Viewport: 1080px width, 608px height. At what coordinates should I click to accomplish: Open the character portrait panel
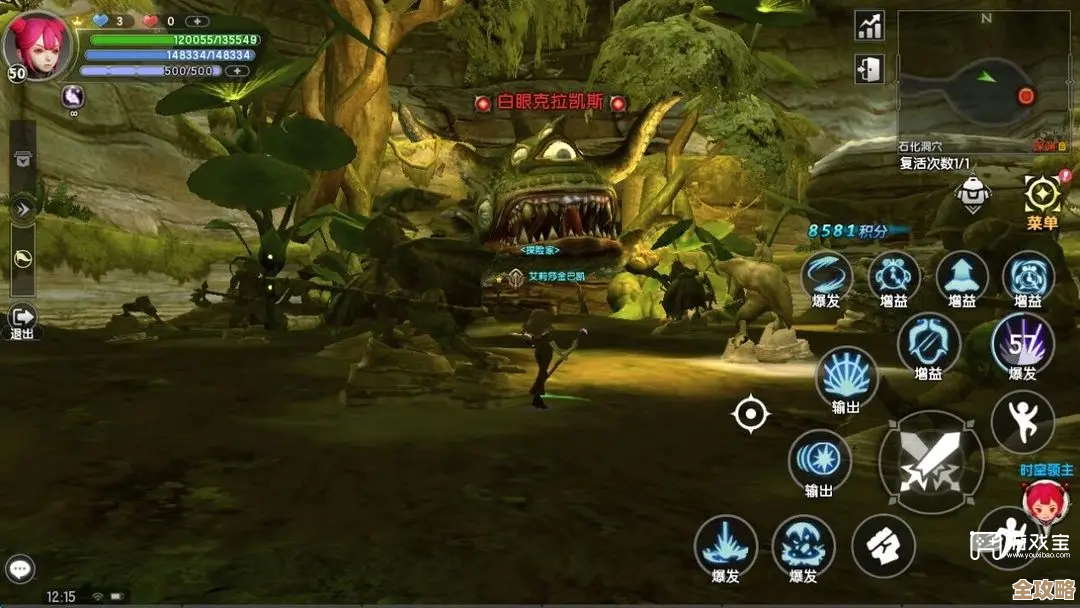tap(37, 43)
